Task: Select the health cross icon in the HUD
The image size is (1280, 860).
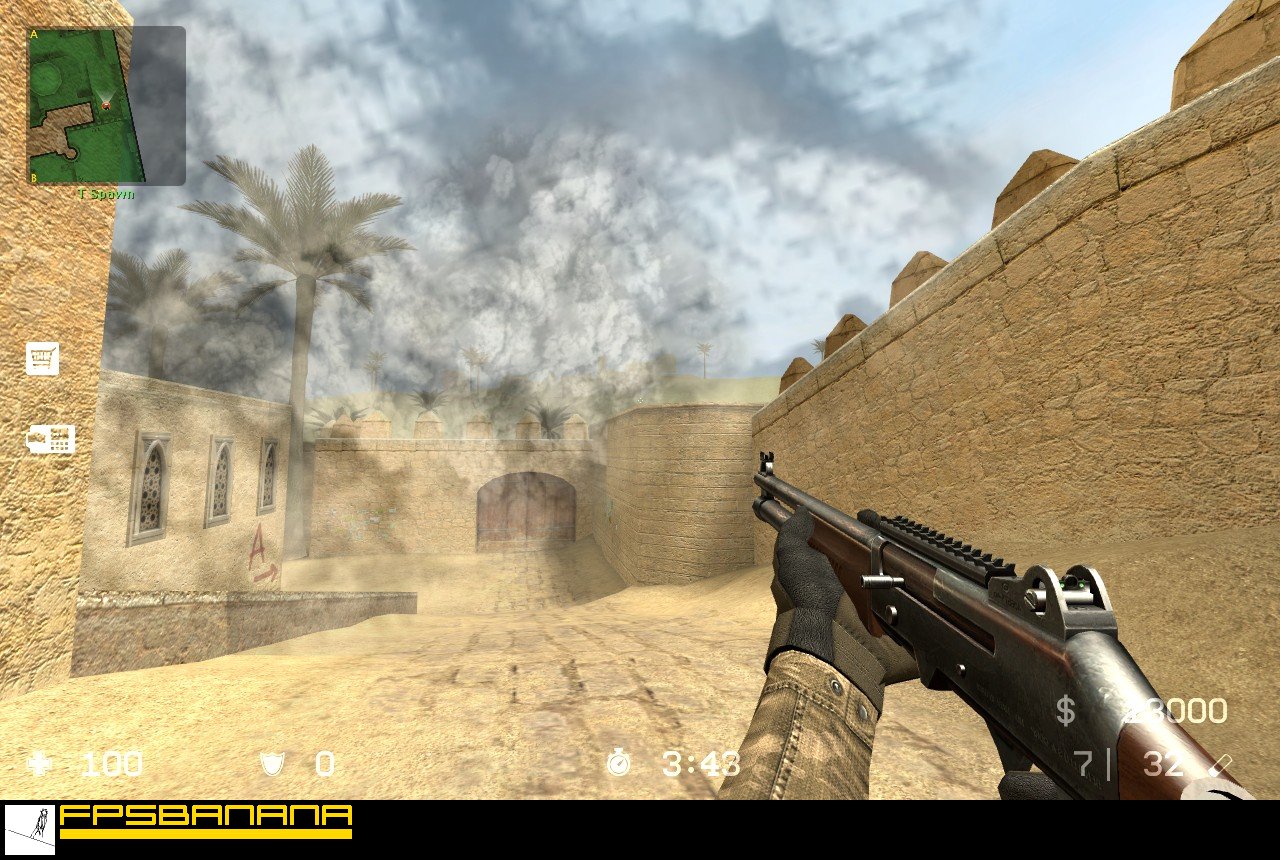Action: coord(38,765)
